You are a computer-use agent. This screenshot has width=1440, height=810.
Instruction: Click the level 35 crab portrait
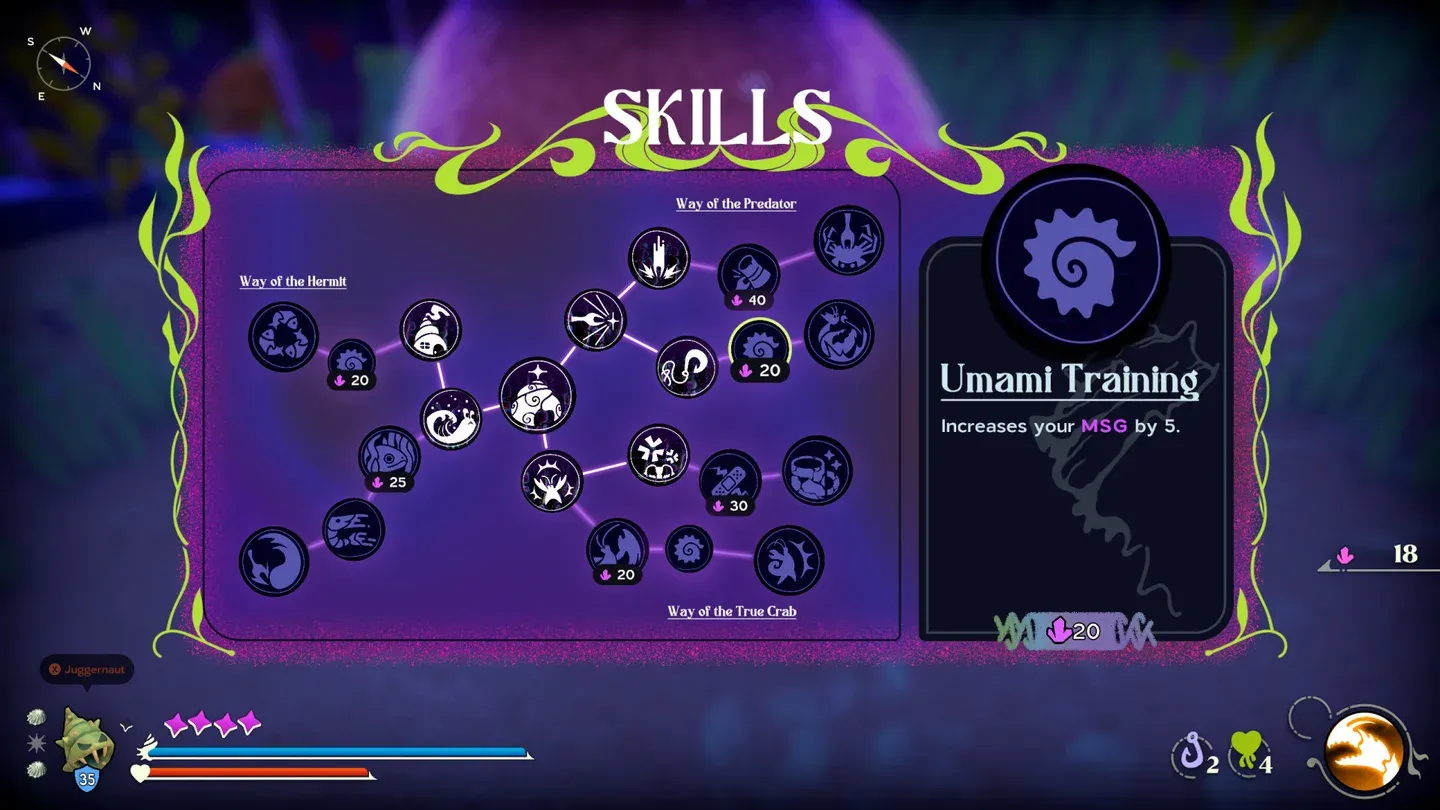click(86, 745)
